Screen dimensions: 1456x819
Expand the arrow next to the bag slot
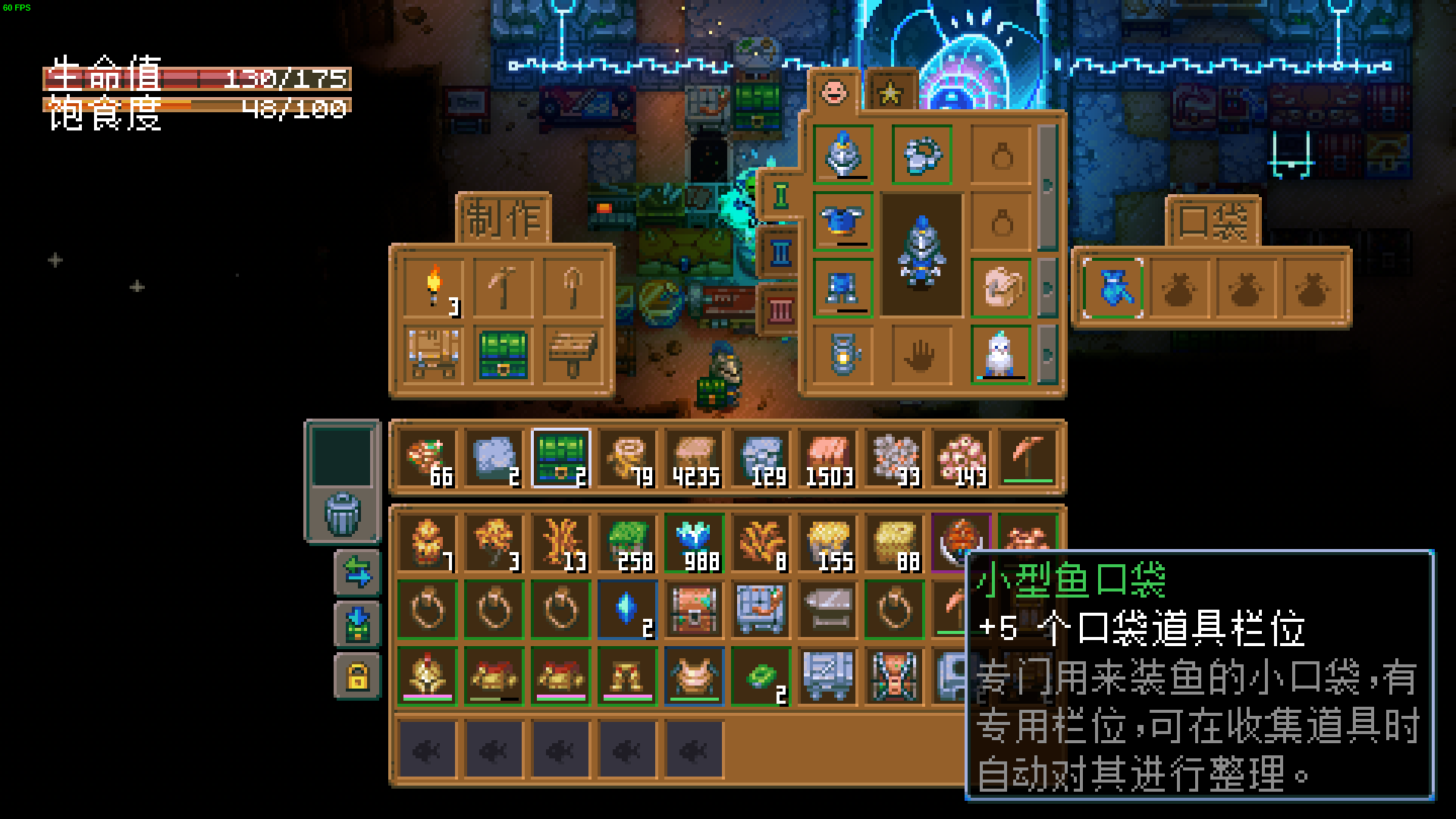[1050, 288]
